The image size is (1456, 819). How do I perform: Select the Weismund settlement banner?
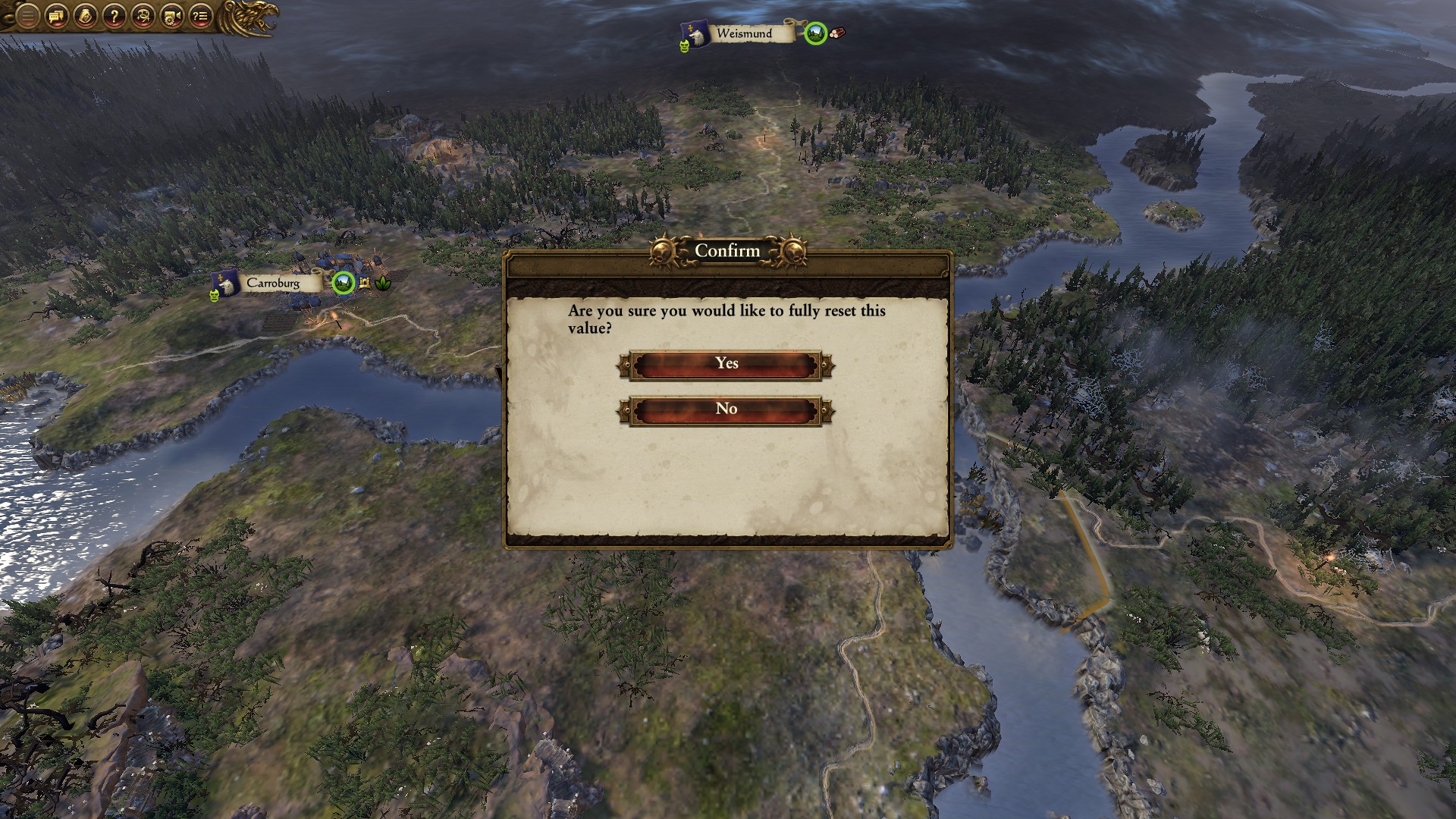743,33
